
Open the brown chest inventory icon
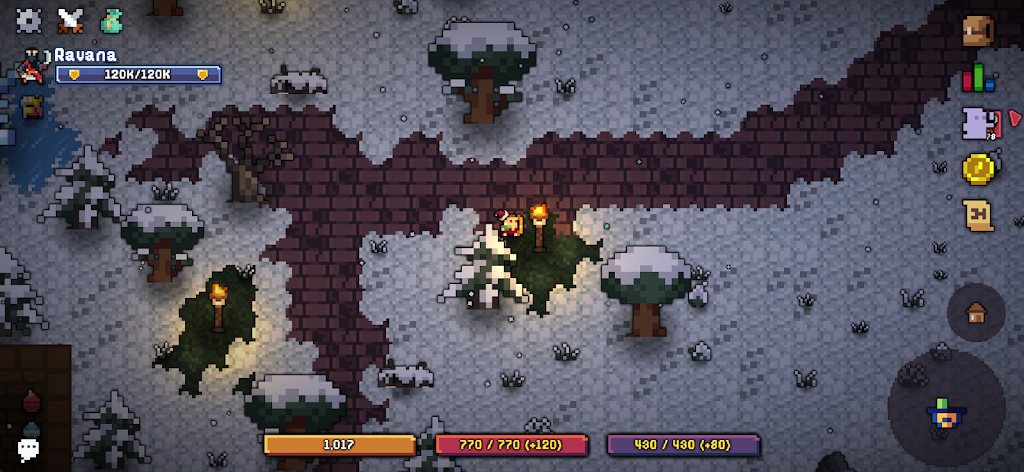[x=978, y=31]
